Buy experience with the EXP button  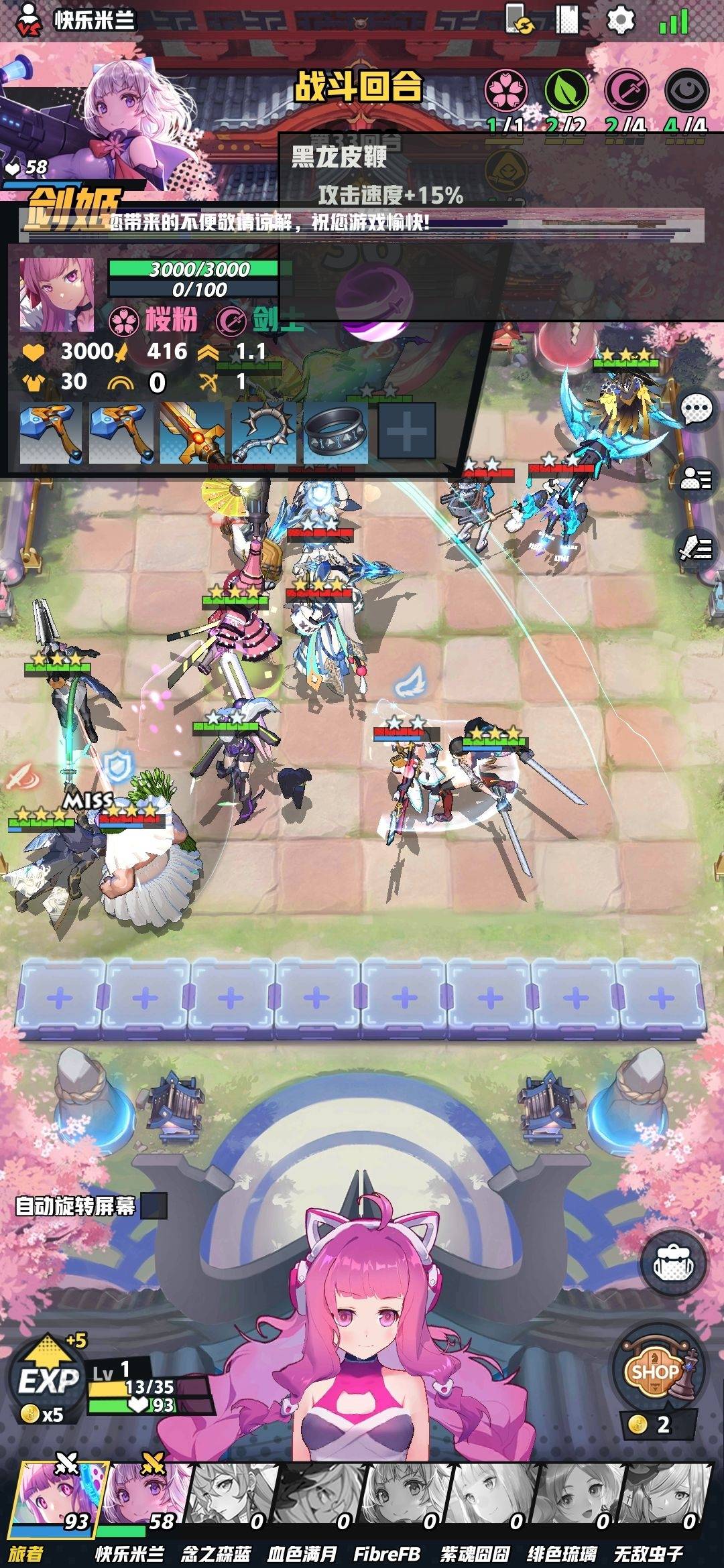(48, 1380)
